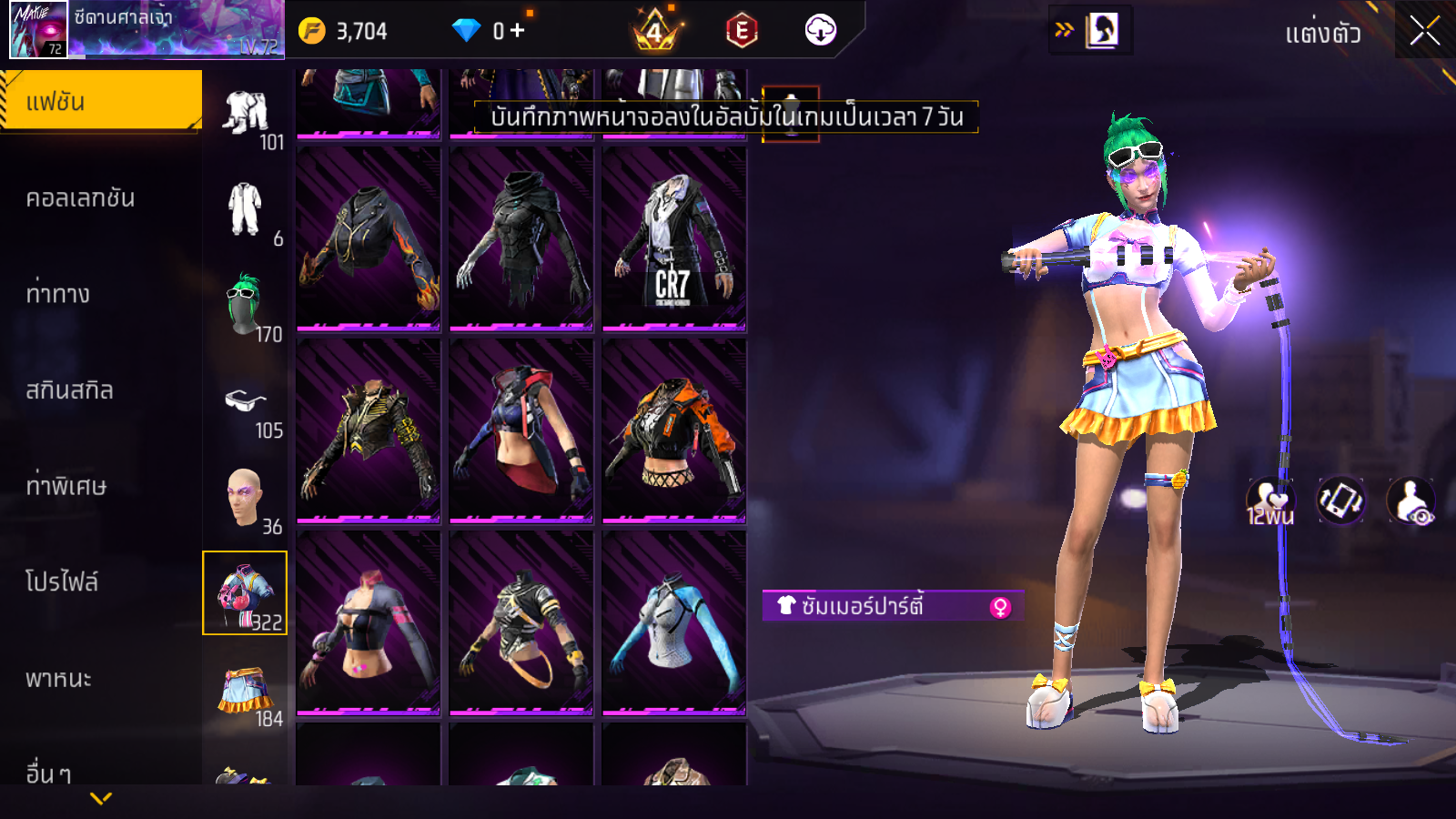The image size is (1456, 819).
Task: Add diamonds with the plus button
Action: (x=517, y=31)
